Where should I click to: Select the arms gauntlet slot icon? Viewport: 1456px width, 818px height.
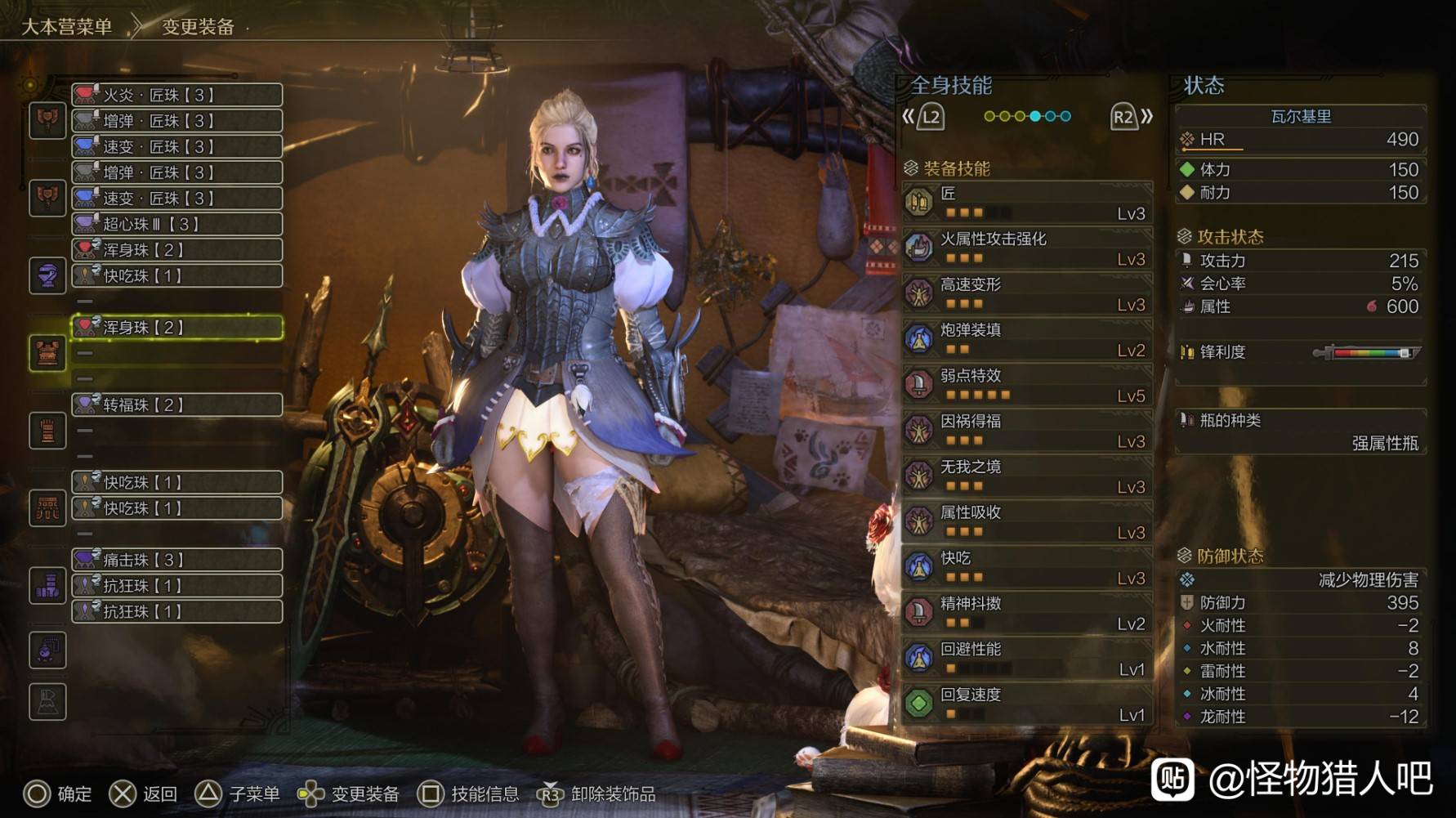(x=47, y=431)
